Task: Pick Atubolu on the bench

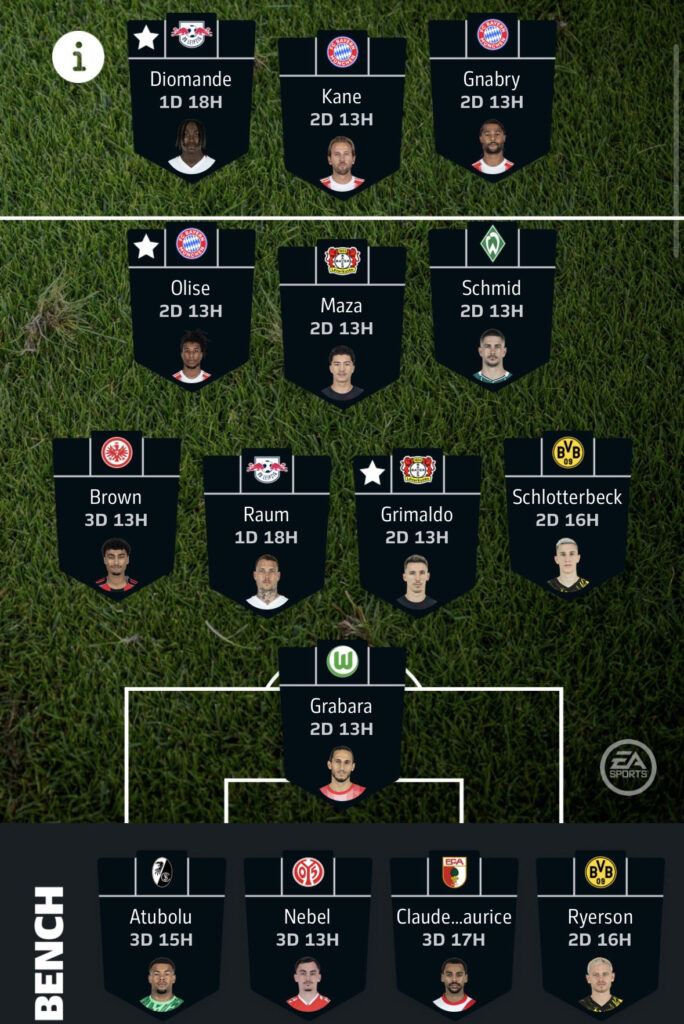Action: (161, 938)
